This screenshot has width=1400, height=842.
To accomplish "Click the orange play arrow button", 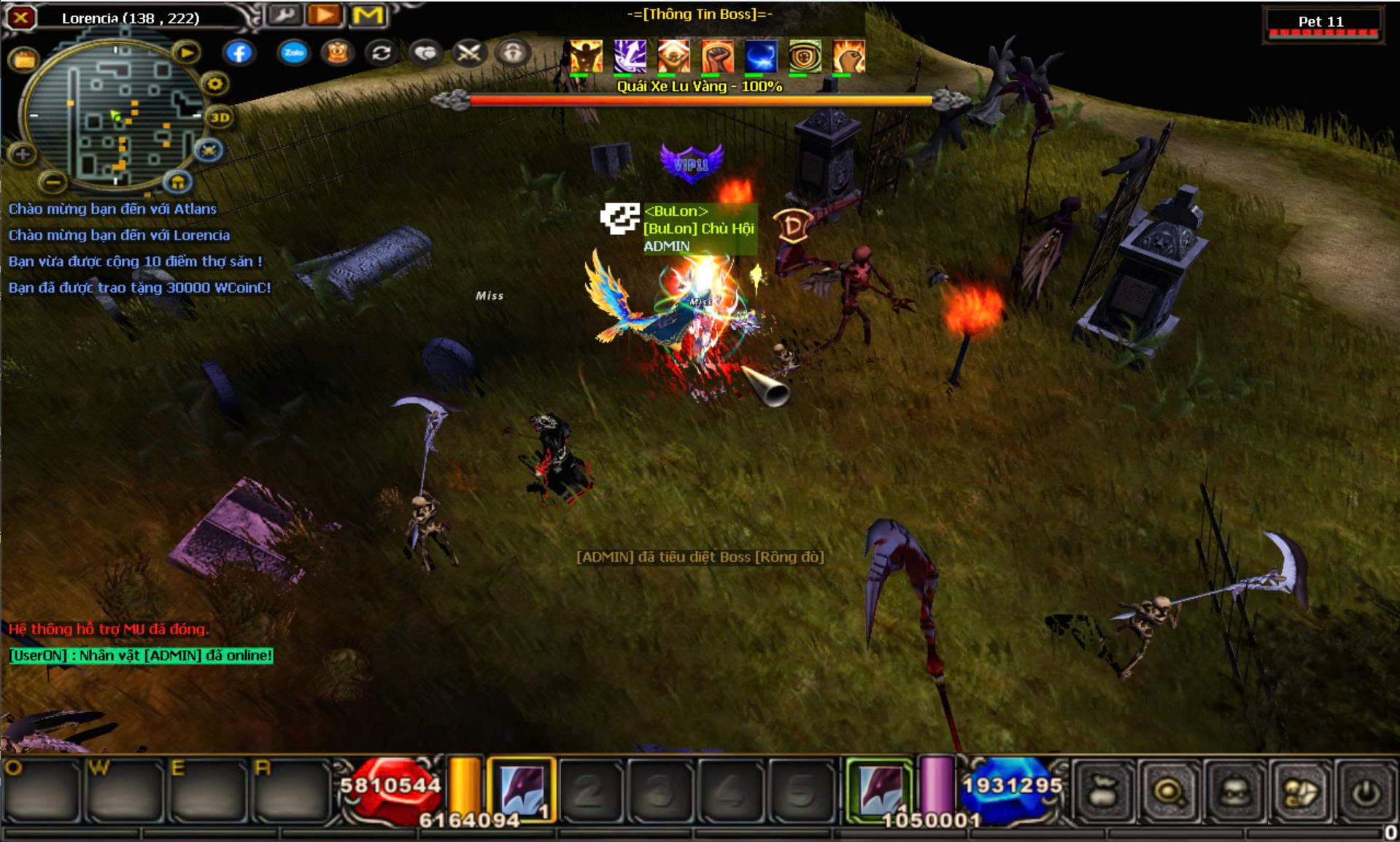I will tap(325, 15).
